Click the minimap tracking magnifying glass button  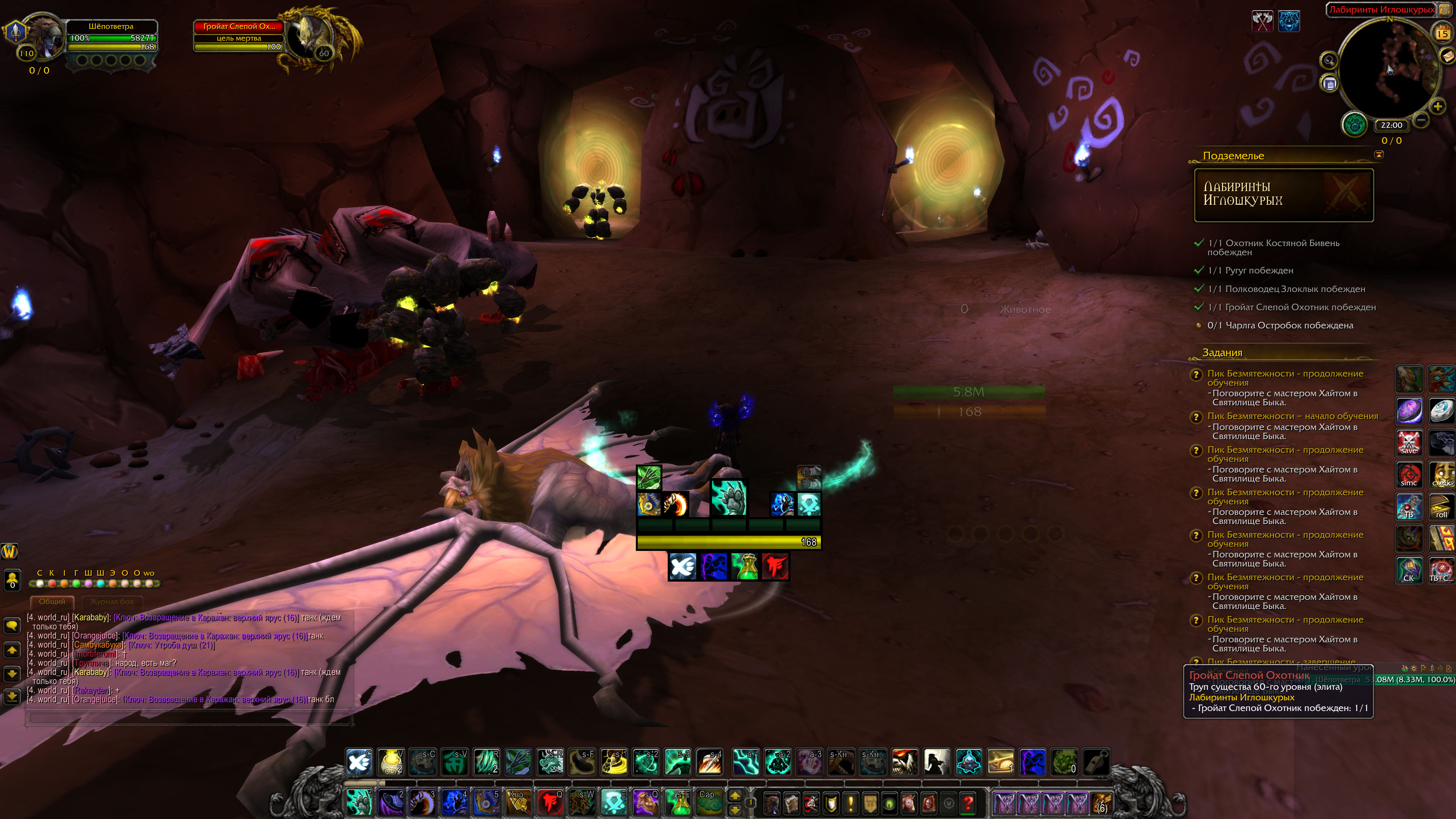(x=1329, y=61)
